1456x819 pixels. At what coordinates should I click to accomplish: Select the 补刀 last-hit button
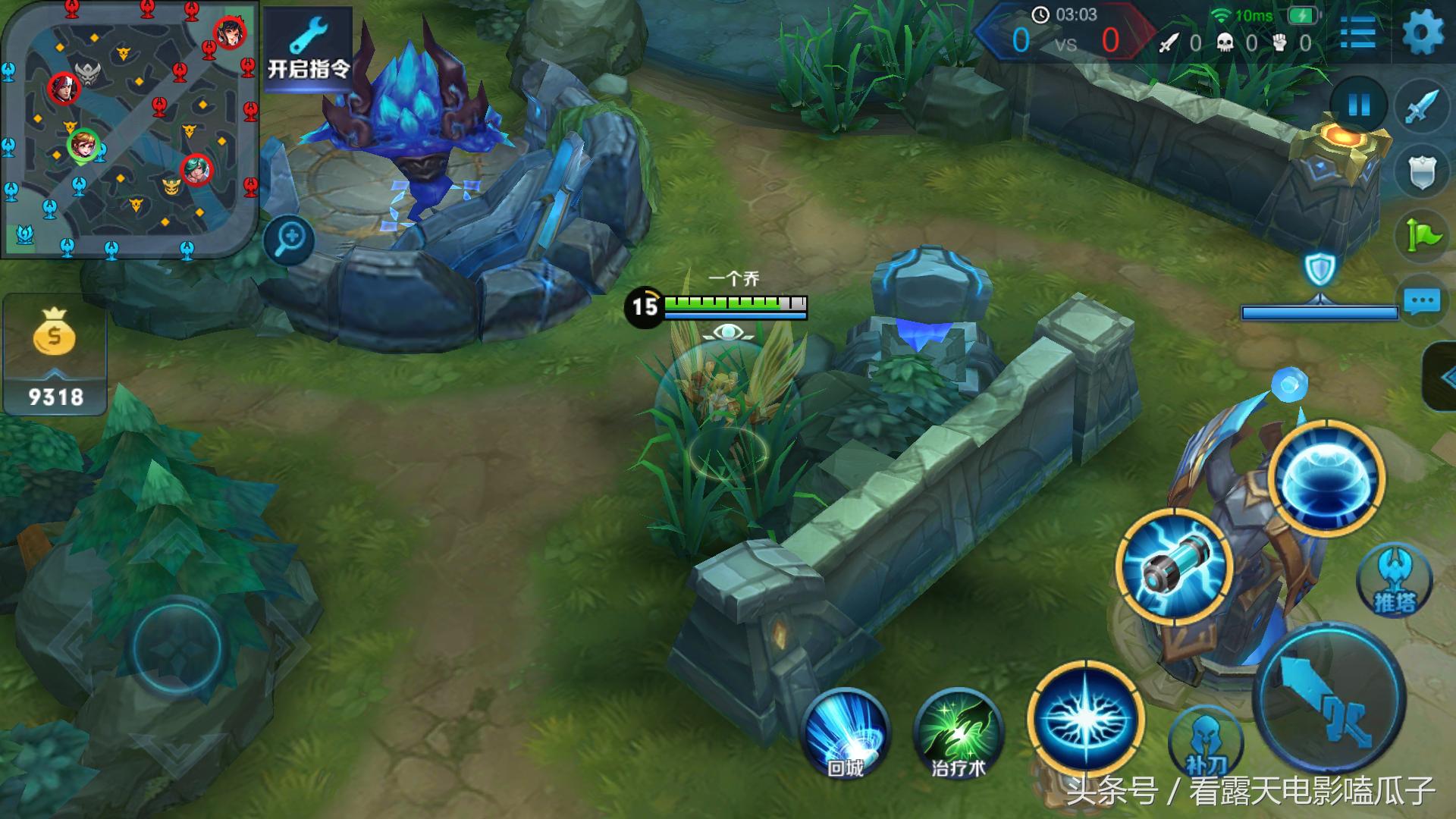coord(1206,743)
